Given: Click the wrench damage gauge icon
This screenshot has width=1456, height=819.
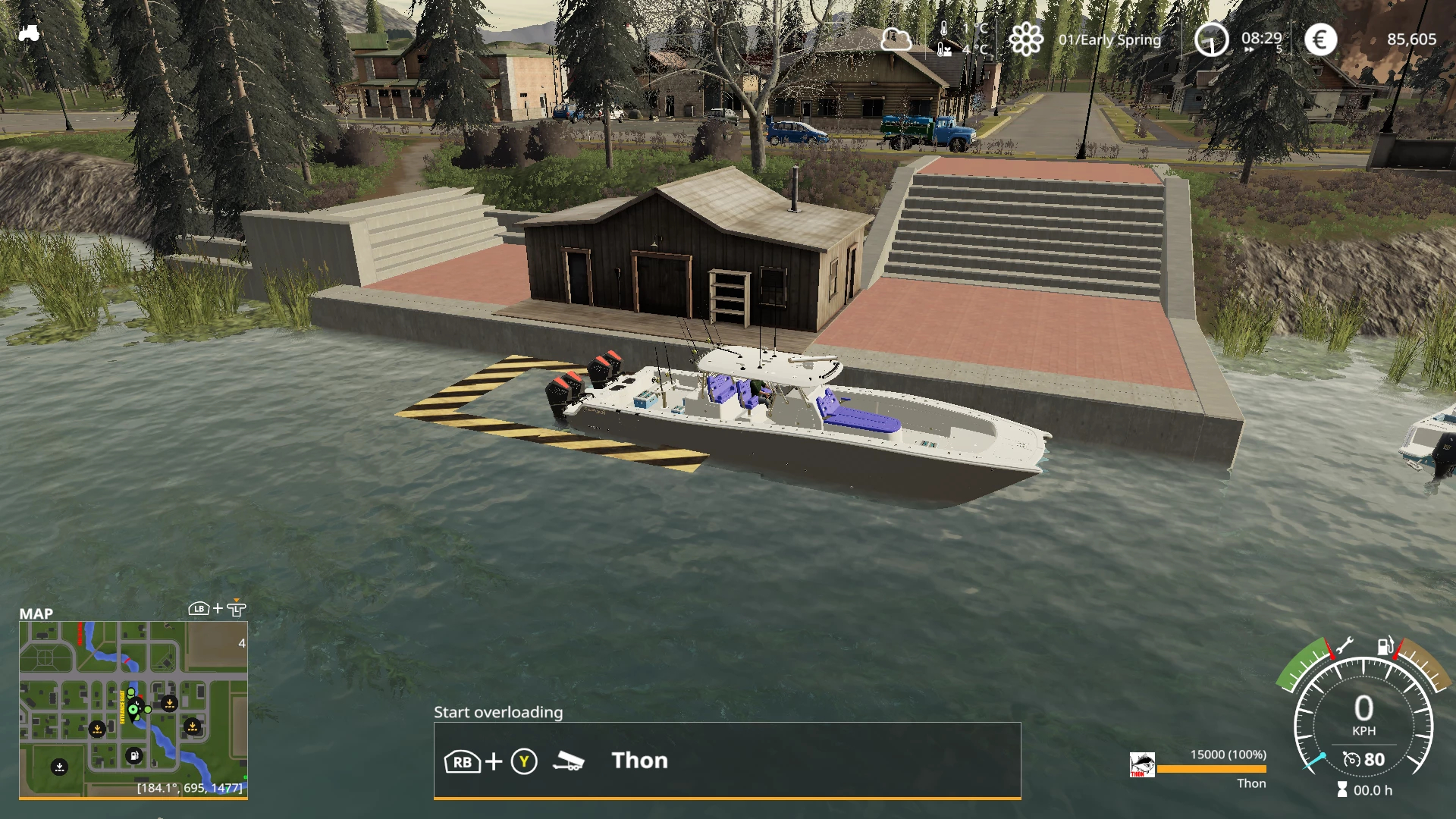Looking at the screenshot, I should 1343,646.
